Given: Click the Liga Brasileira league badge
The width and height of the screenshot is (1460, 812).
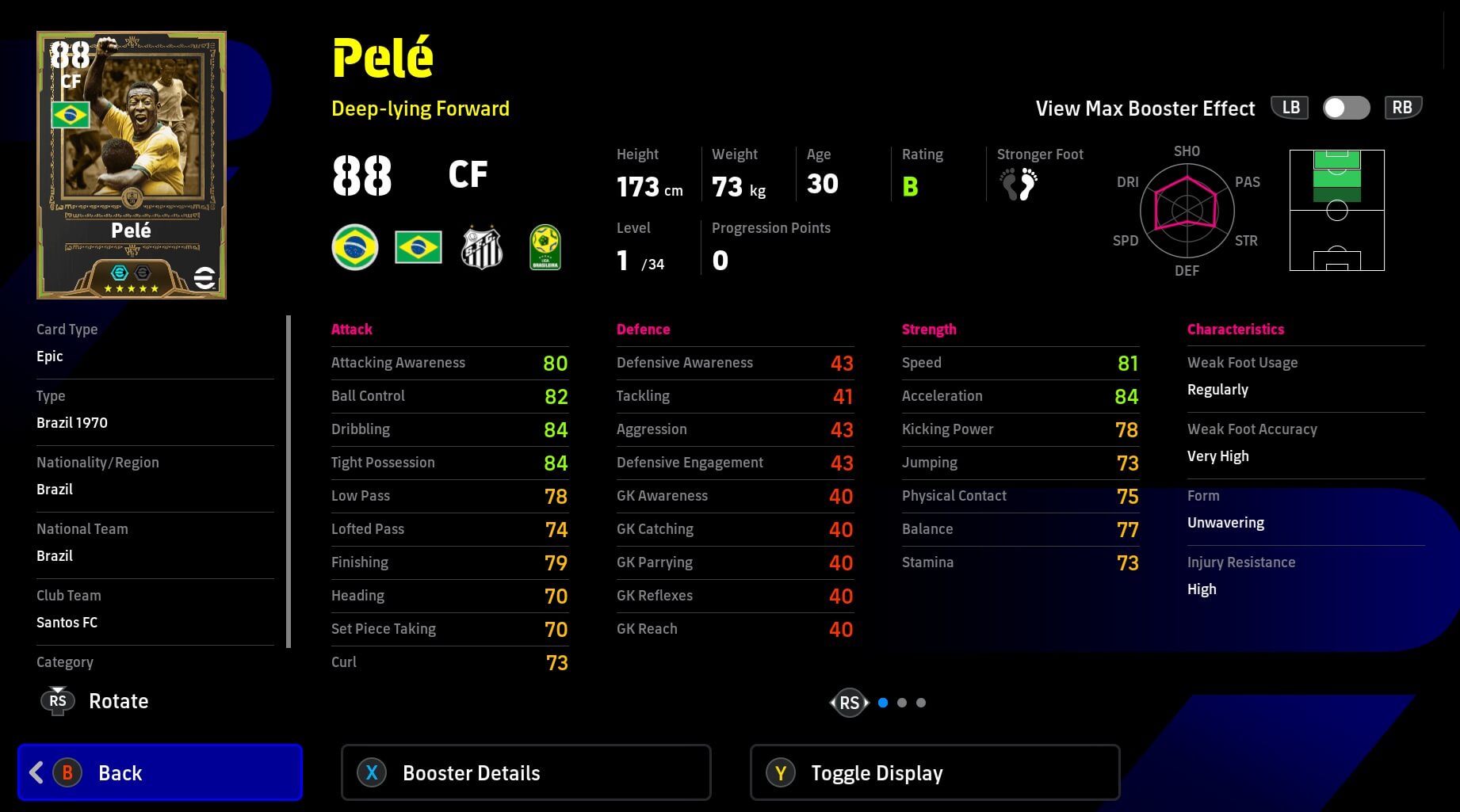Looking at the screenshot, I should pos(545,248).
